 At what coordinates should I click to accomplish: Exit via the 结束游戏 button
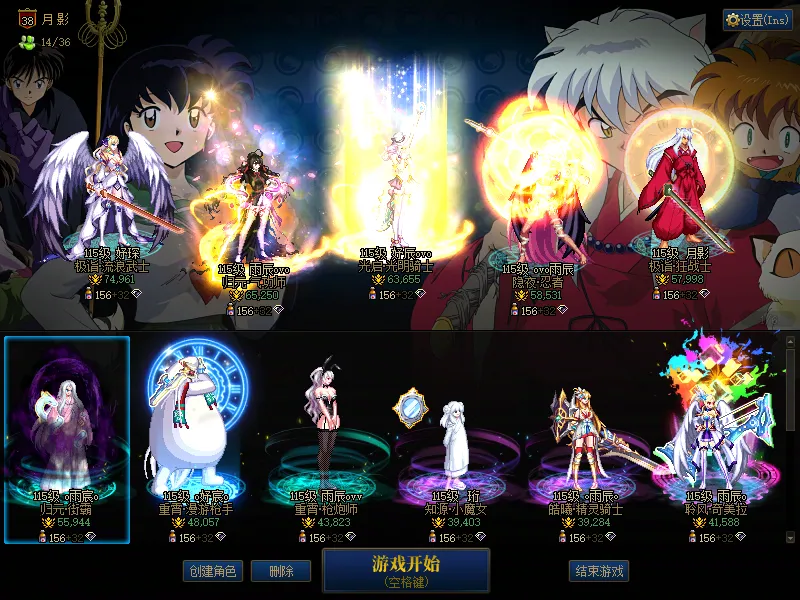(x=599, y=571)
